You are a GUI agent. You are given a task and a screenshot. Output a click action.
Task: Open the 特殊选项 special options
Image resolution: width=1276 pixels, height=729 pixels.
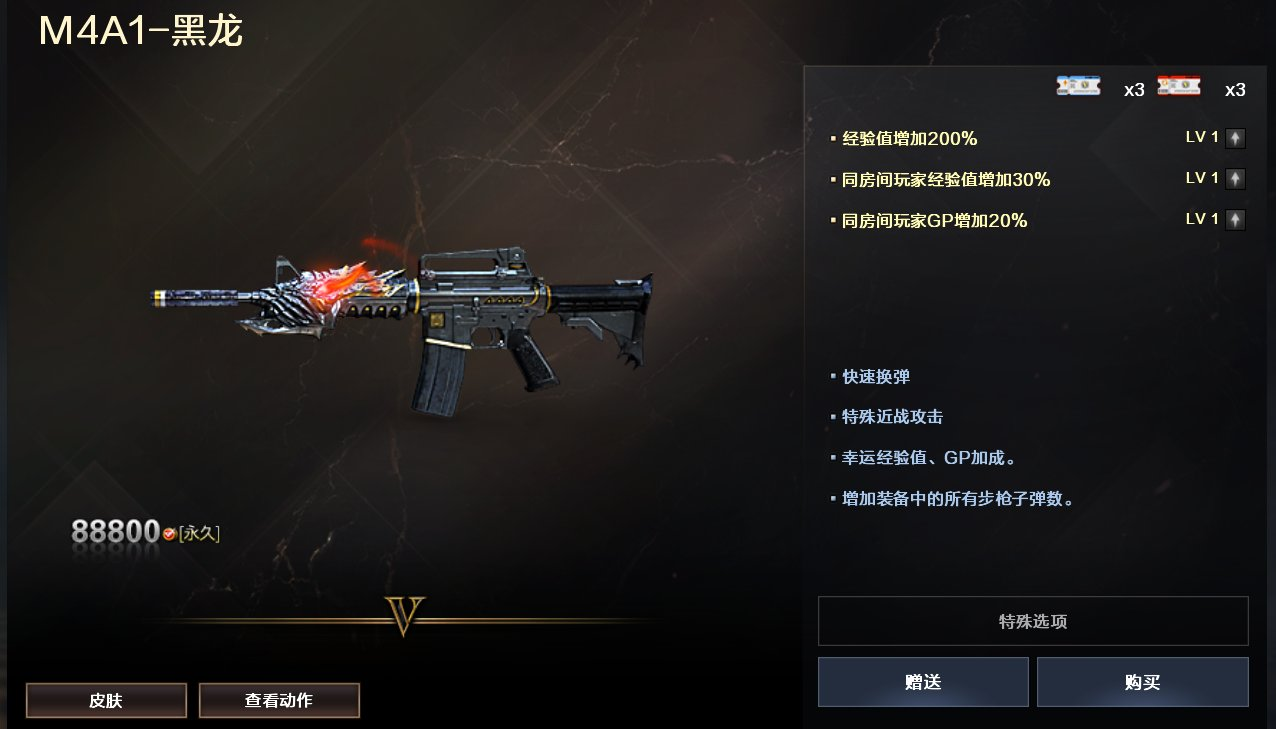[x=1033, y=621]
